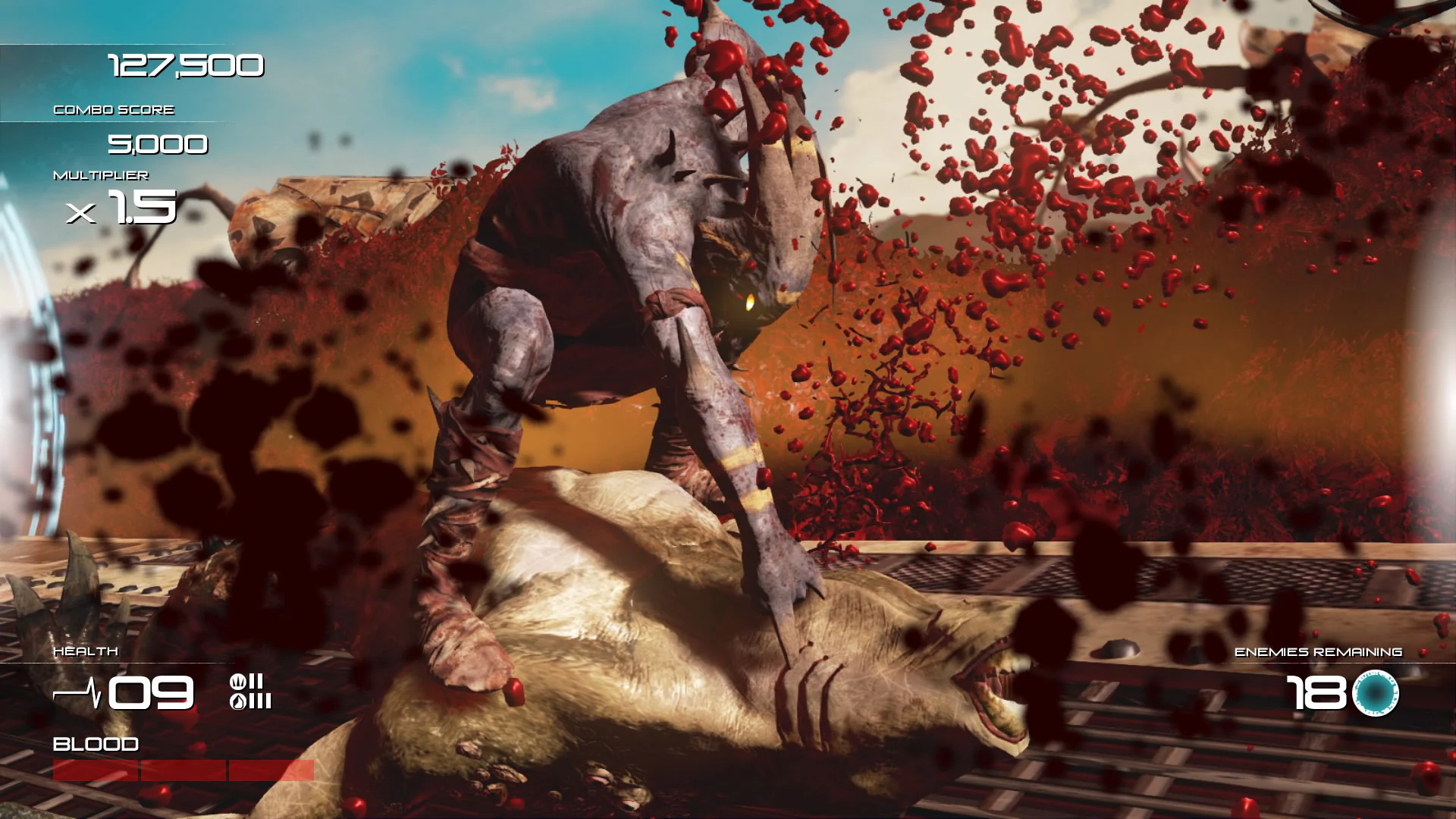Click the charge pips beside the claw icon
This screenshot has height=819, width=1456.
[x=256, y=681]
